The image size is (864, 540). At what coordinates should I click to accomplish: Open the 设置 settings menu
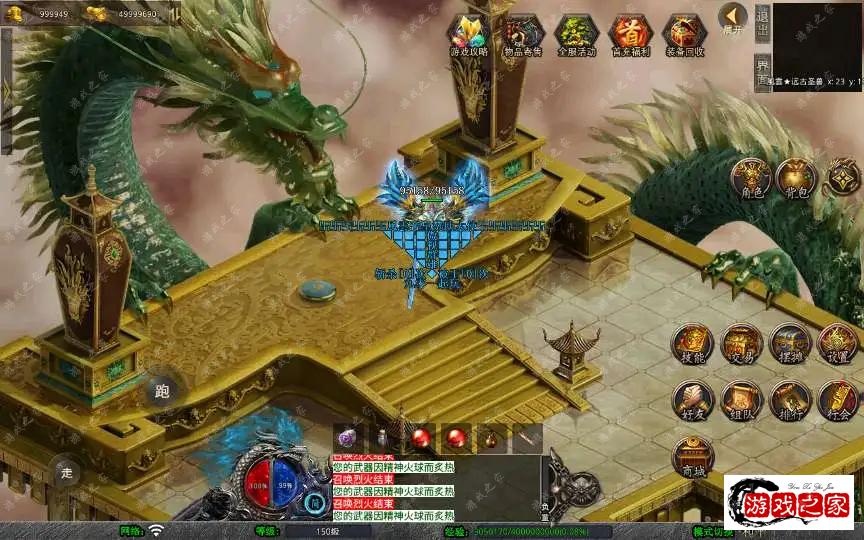click(837, 343)
